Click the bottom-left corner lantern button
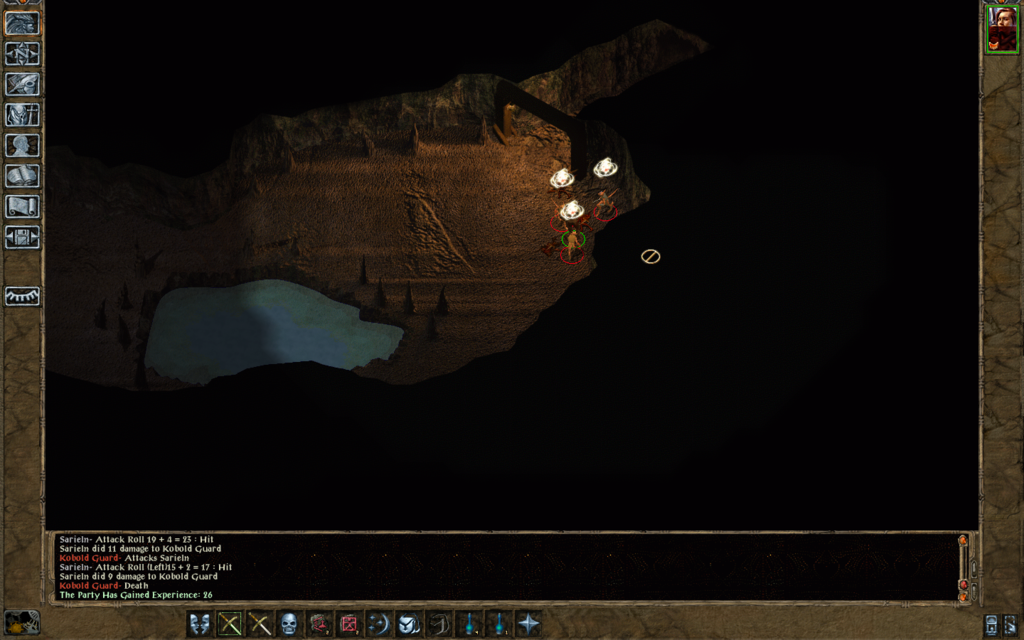1024x640 pixels. tap(22, 622)
